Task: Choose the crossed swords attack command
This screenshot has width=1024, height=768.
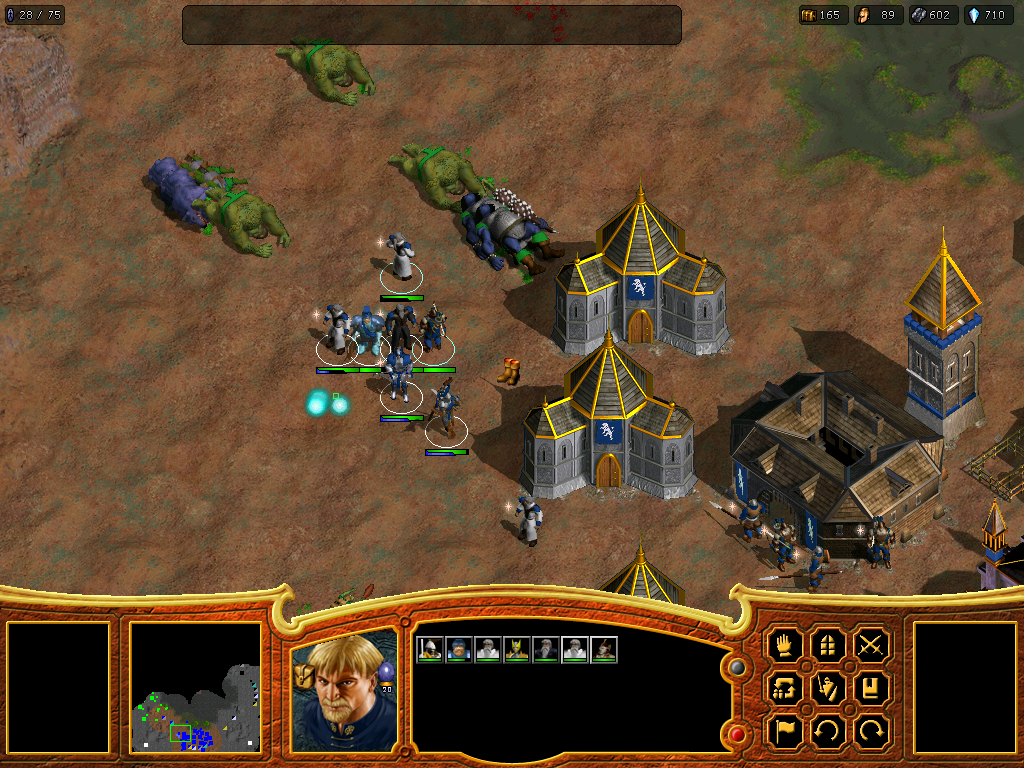Action: click(x=872, y=644)
